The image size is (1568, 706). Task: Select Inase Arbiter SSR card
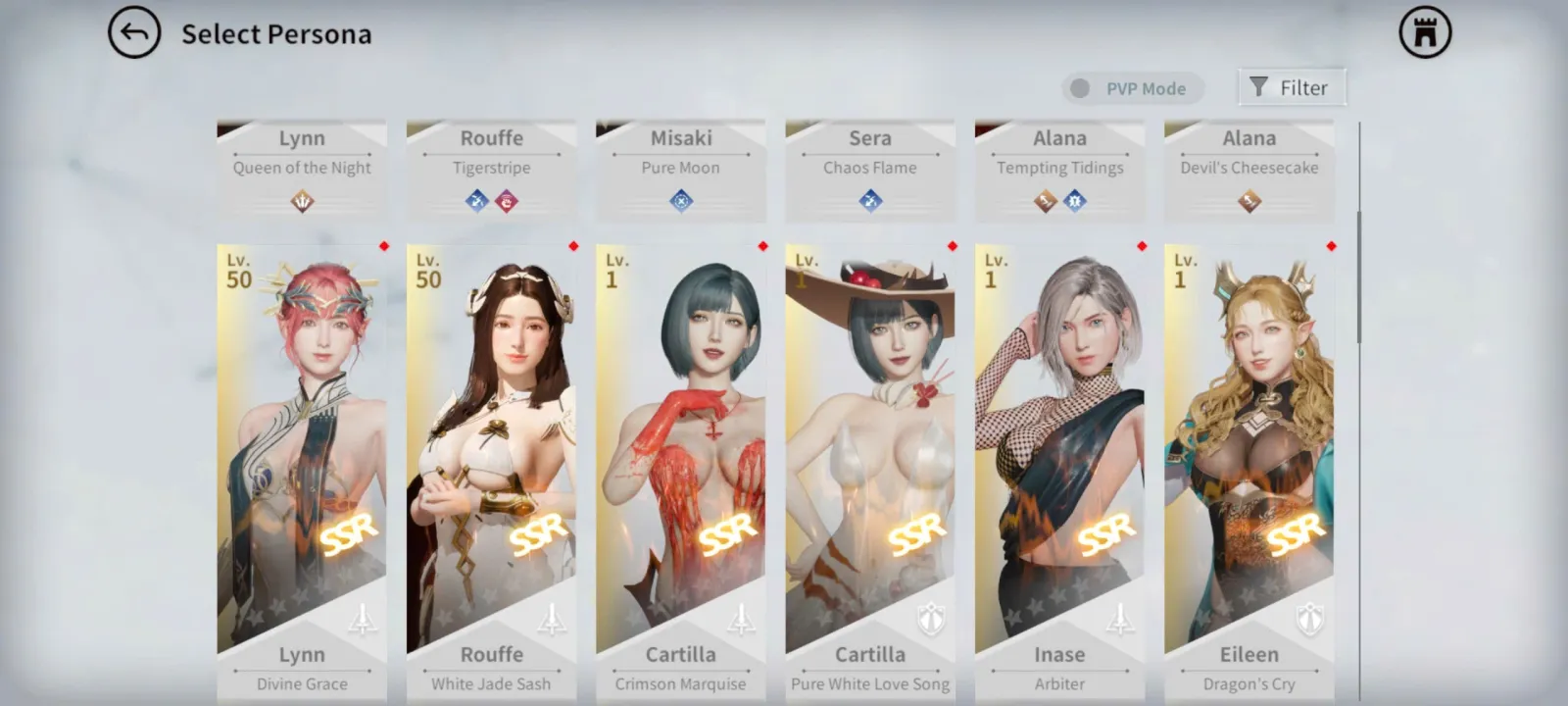tap(1059, 451)
